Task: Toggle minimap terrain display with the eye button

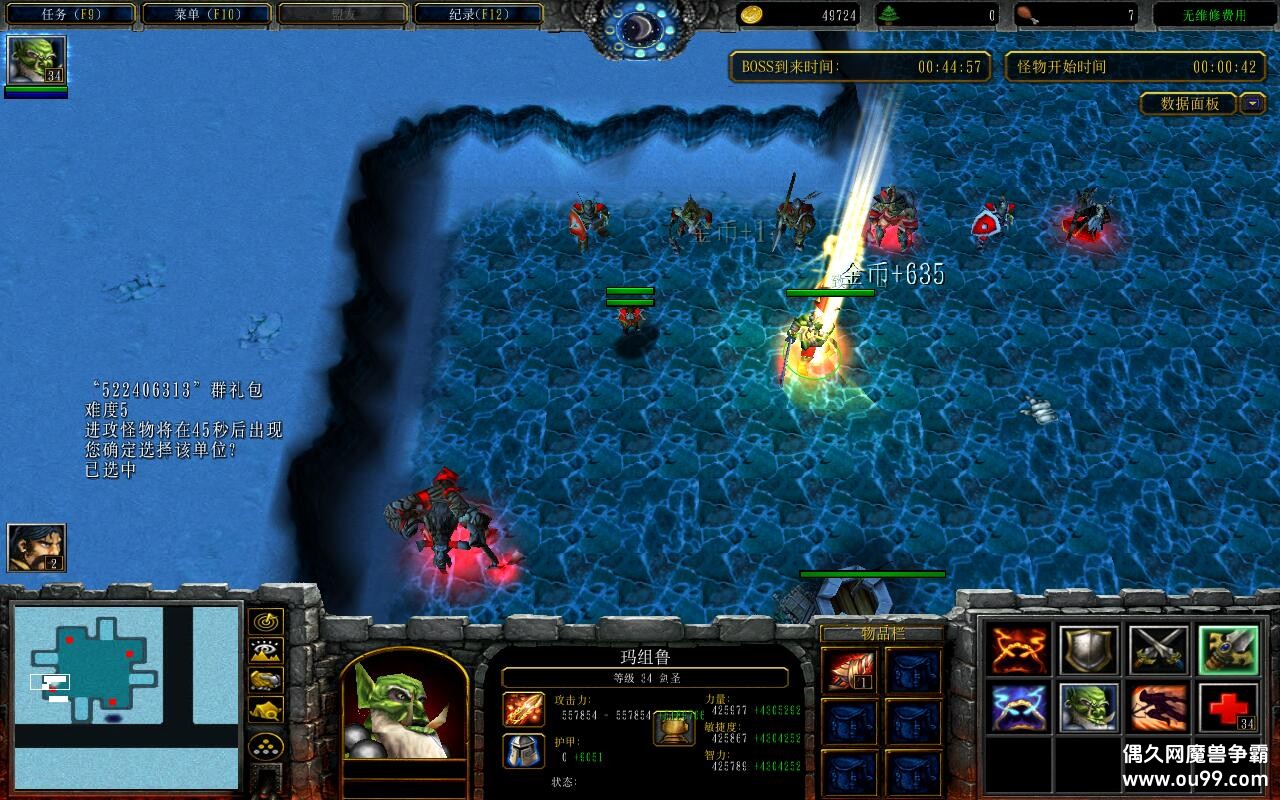Action: pos(266,651)
